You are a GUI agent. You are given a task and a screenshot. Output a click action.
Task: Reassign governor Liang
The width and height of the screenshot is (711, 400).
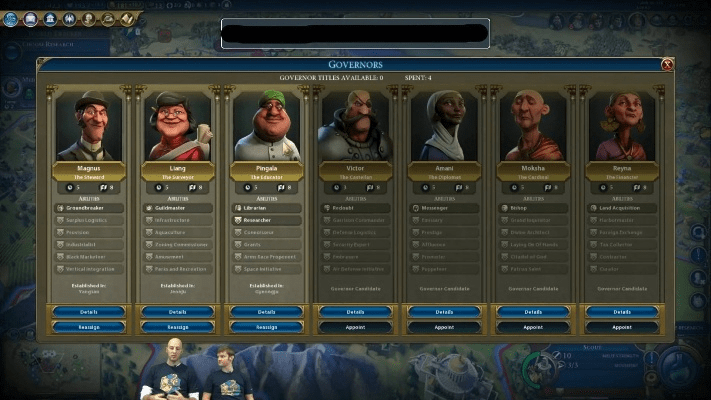[x=178, y=327]
